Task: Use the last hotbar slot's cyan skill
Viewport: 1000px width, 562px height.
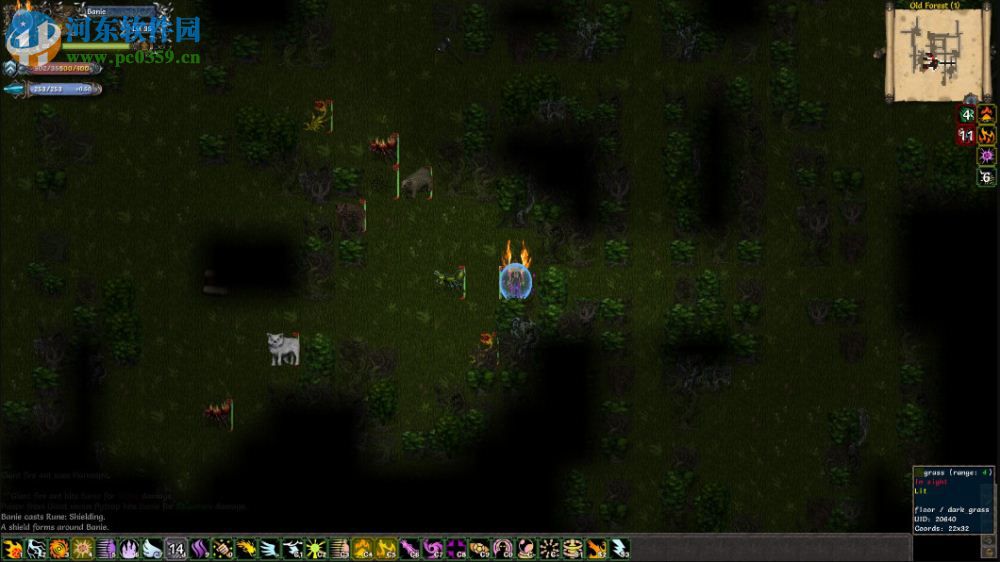Action: (x=619, y=548)
